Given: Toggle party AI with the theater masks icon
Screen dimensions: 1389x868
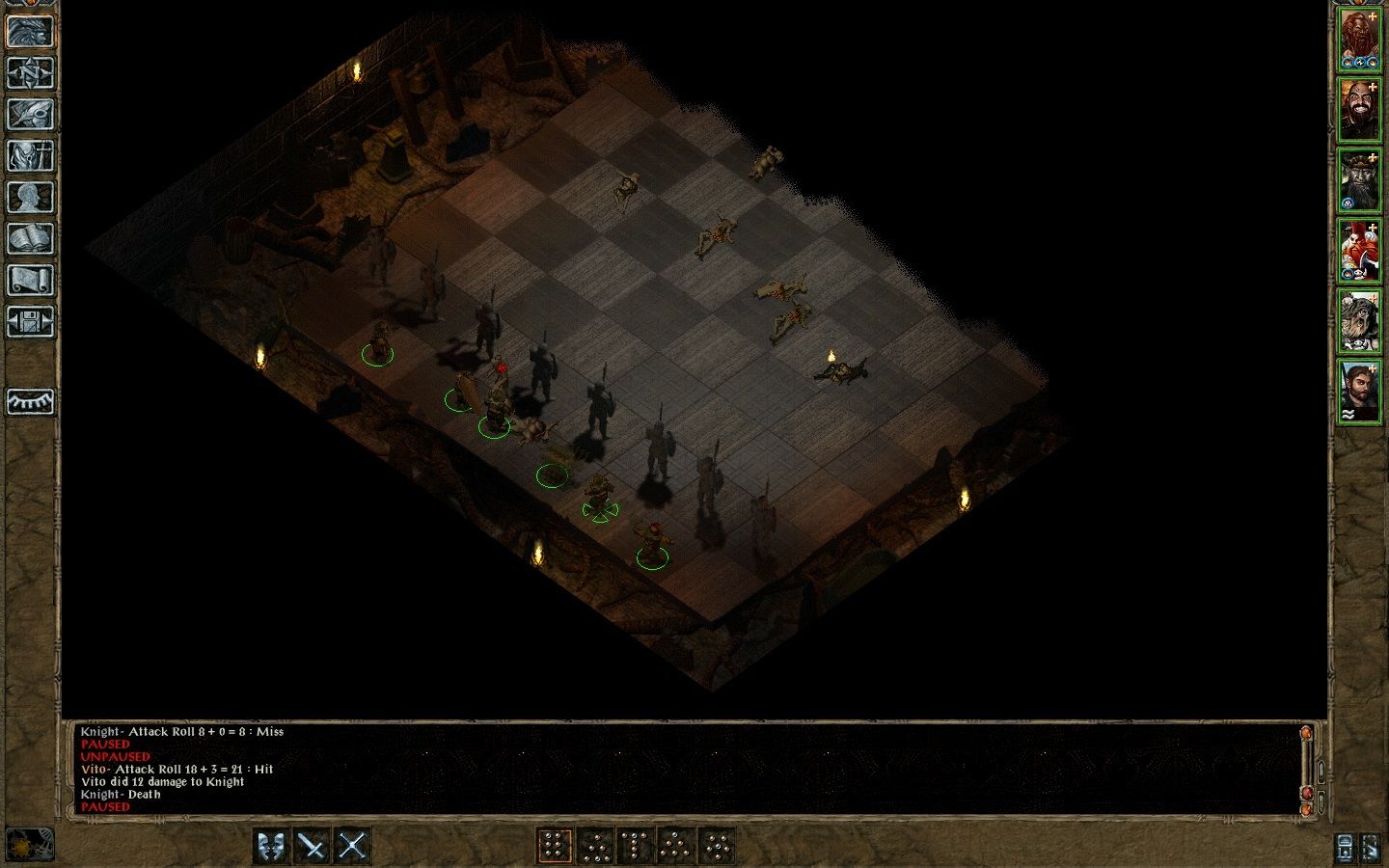Looking at the screenshot, I should pyautogui.click(x=269, y=844).
